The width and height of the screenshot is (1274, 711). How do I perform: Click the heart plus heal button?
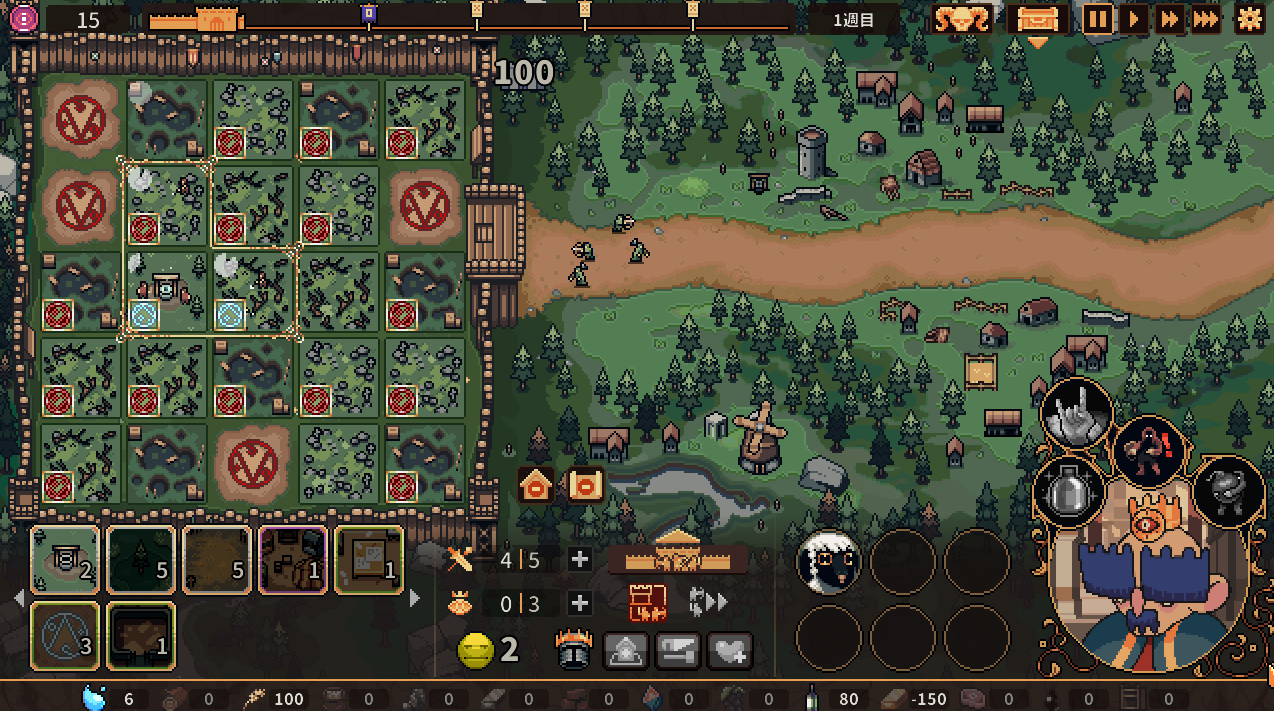[730, 652]
